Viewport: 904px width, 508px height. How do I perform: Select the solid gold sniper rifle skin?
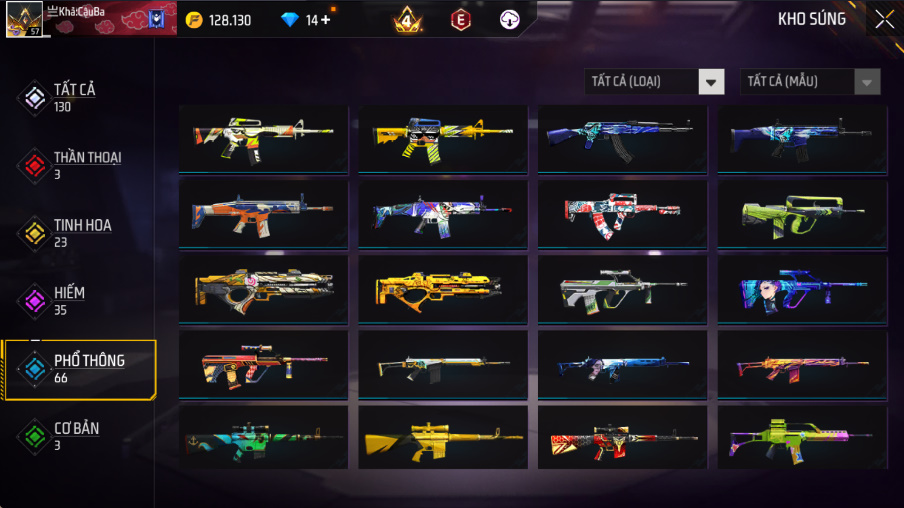(x=442, y=438)
